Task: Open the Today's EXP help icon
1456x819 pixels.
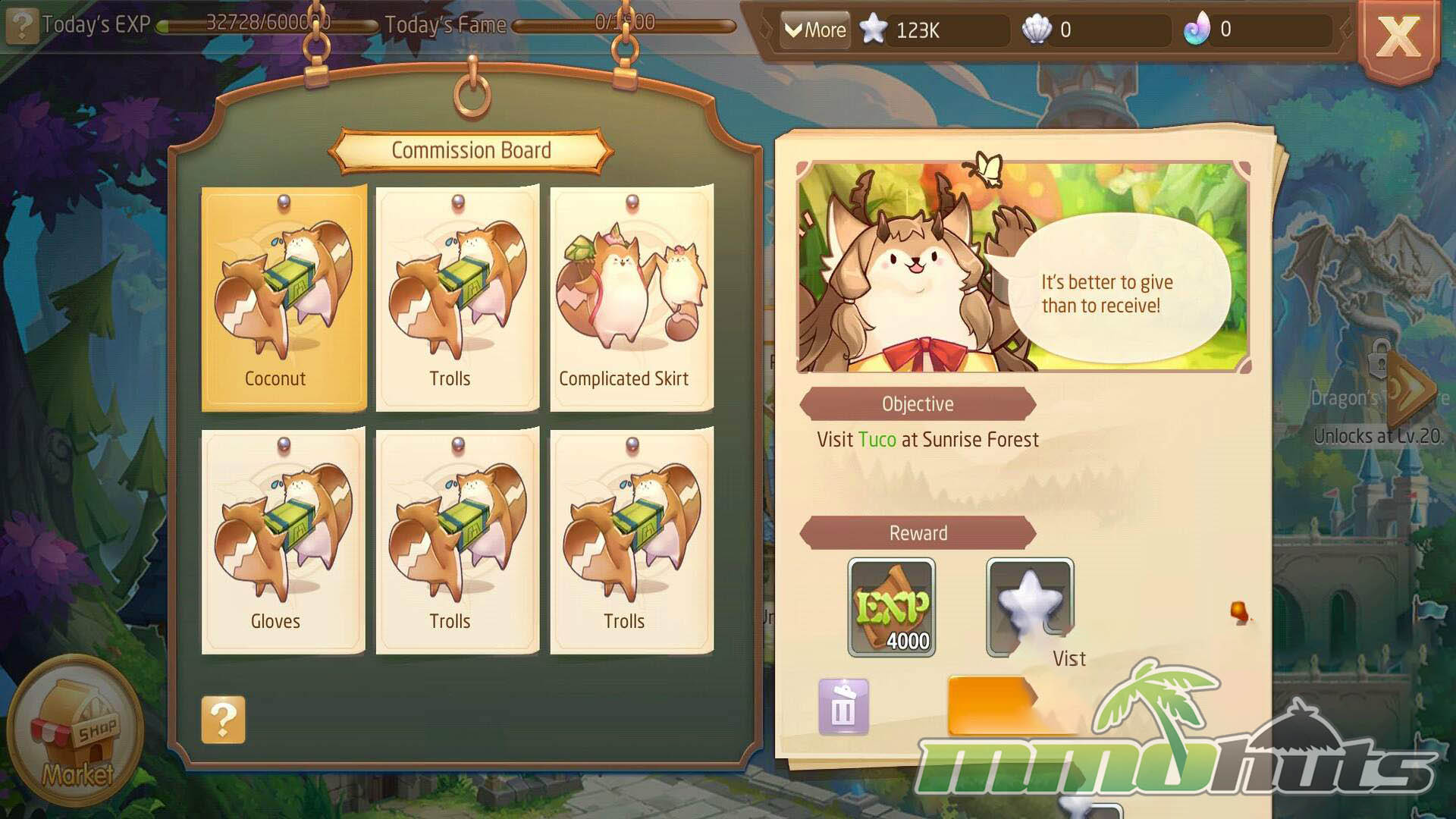Action: point(21,25)
